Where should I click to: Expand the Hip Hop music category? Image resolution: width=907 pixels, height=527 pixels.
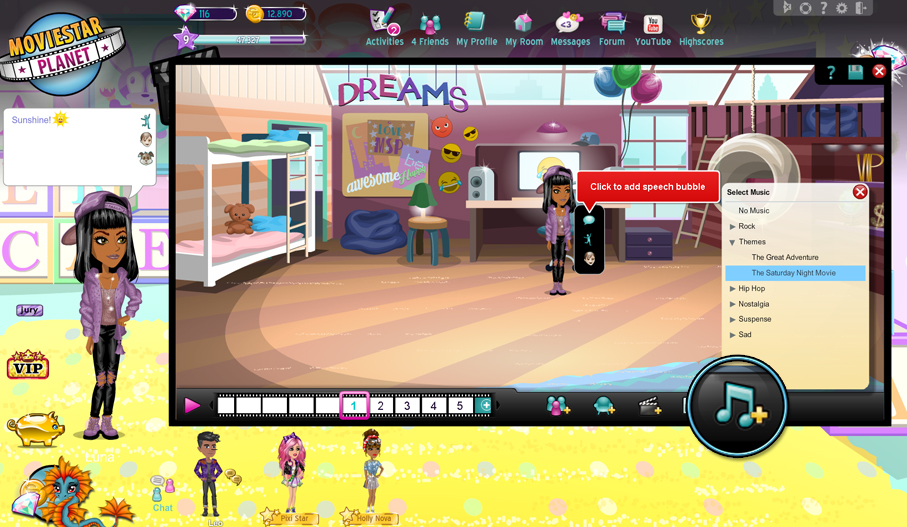[x=751, y=289]
